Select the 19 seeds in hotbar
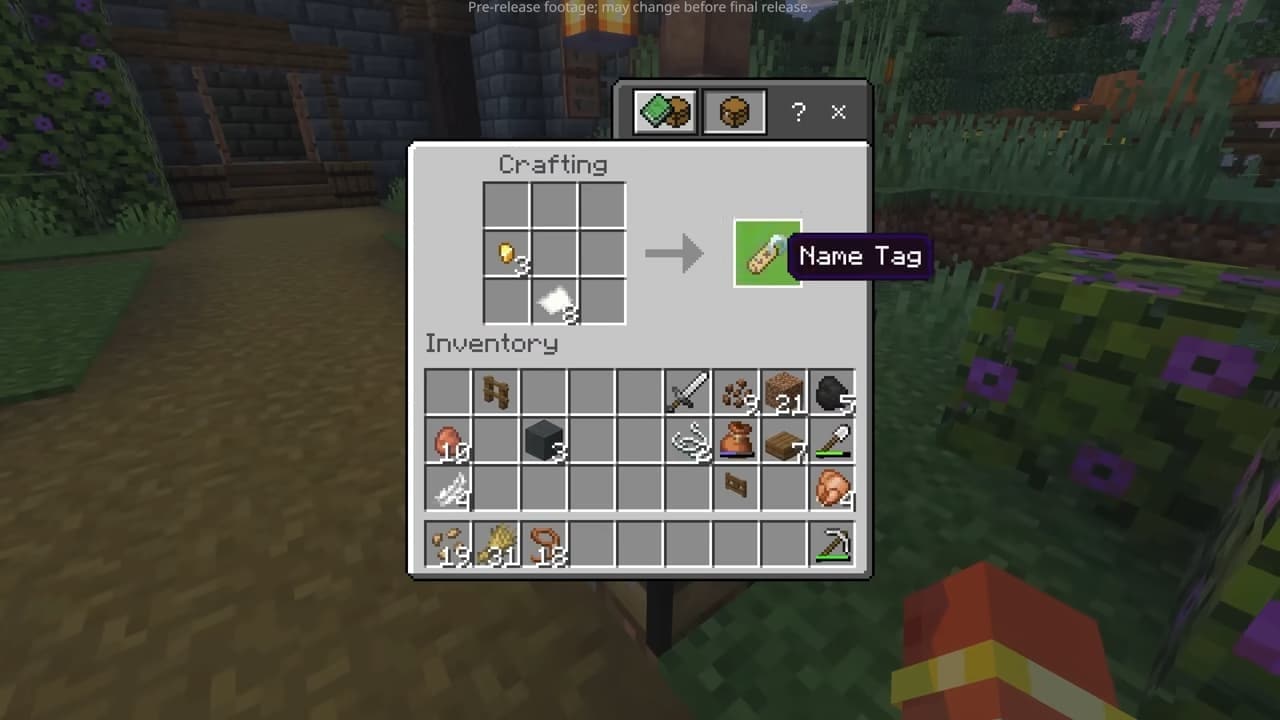Image resolution: width=1280 pixels, height=720 pixels. (447, 545)
